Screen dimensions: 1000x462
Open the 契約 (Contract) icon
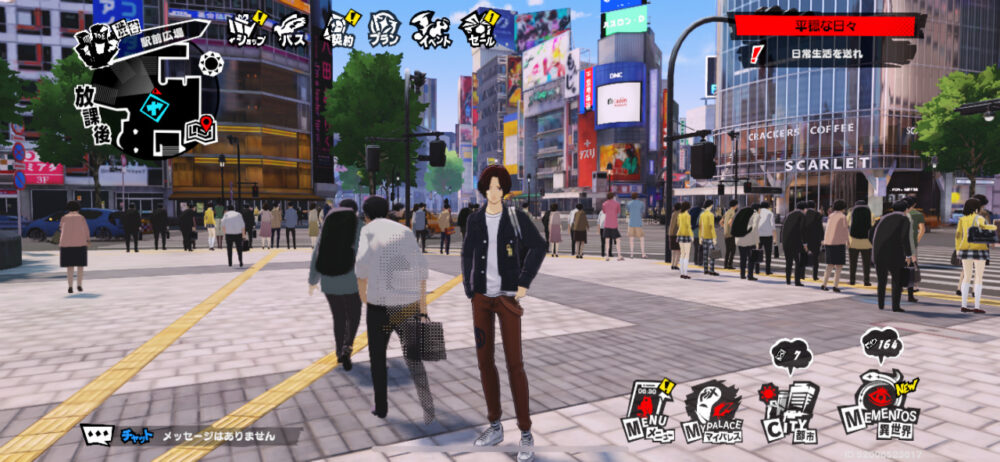[x=341, y=29]
